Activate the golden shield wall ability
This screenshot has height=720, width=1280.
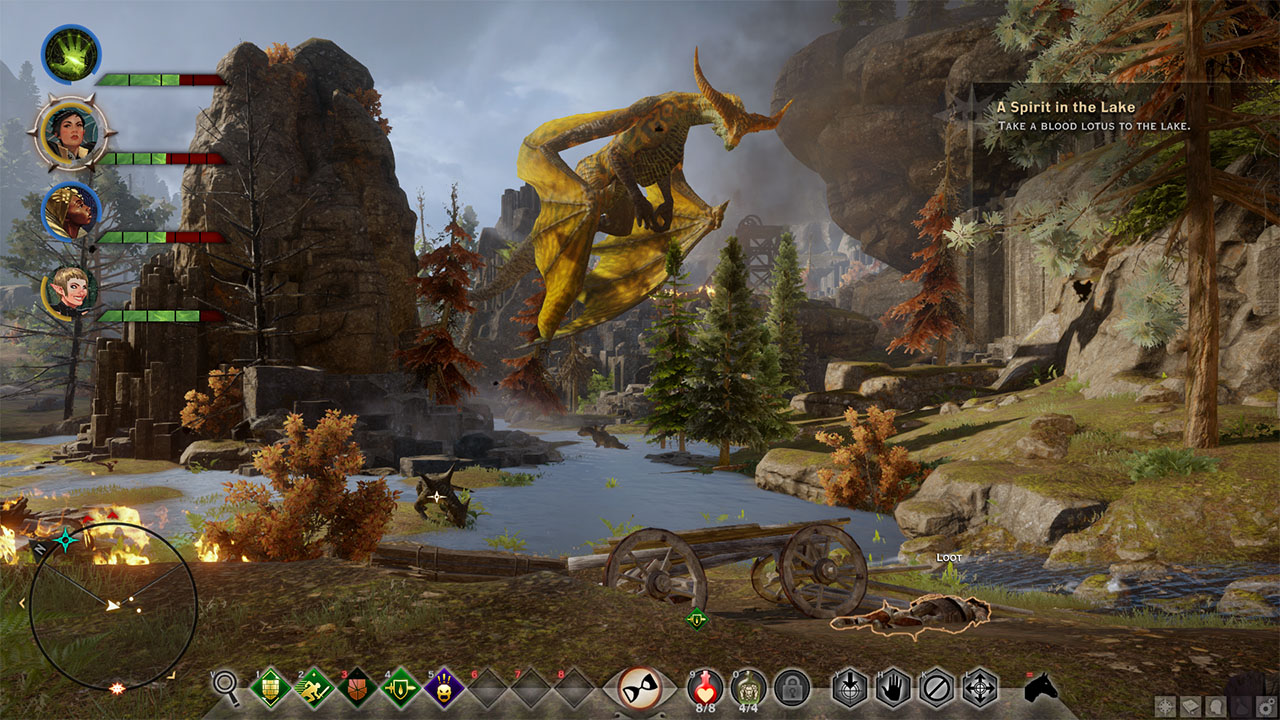(270, 688)
